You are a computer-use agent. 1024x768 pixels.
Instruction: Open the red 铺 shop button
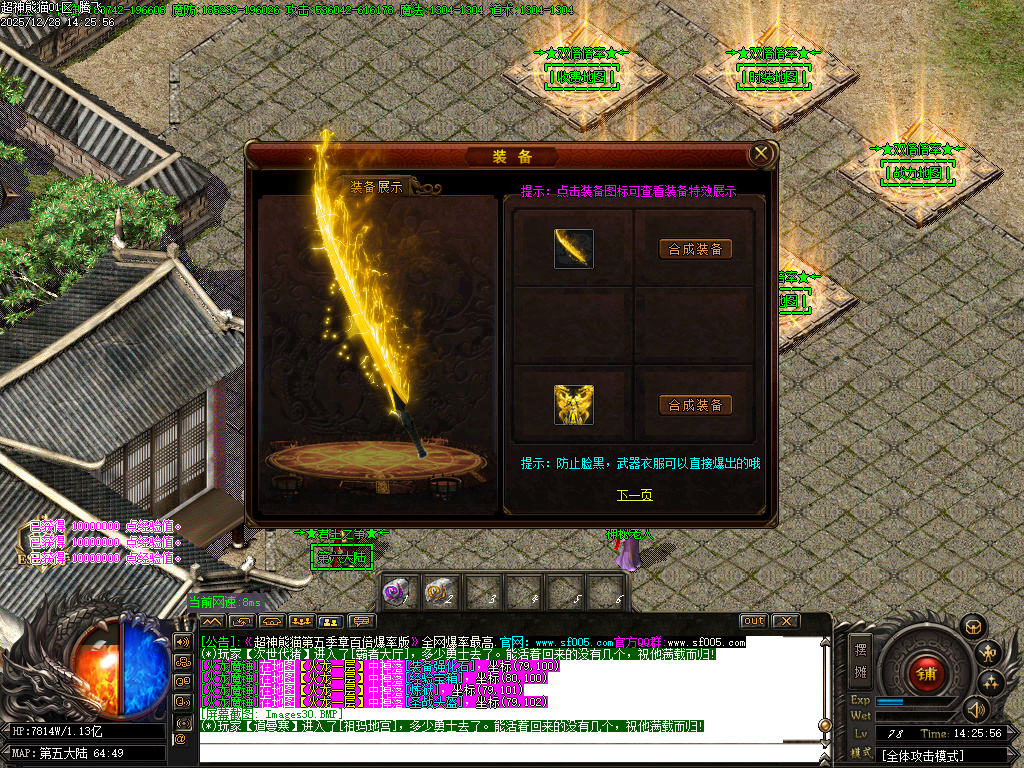(926, 672)
